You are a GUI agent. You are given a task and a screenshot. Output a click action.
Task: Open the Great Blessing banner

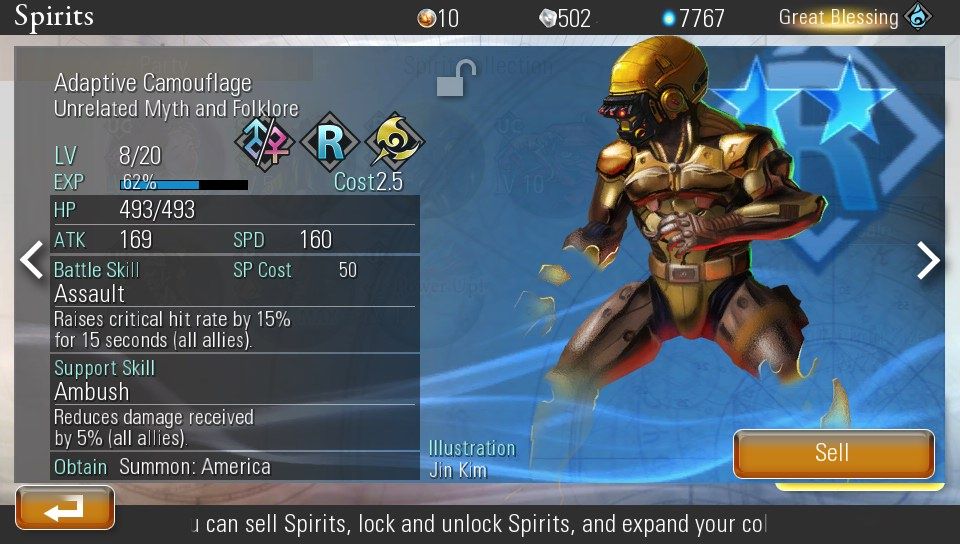tap(855, 17)
